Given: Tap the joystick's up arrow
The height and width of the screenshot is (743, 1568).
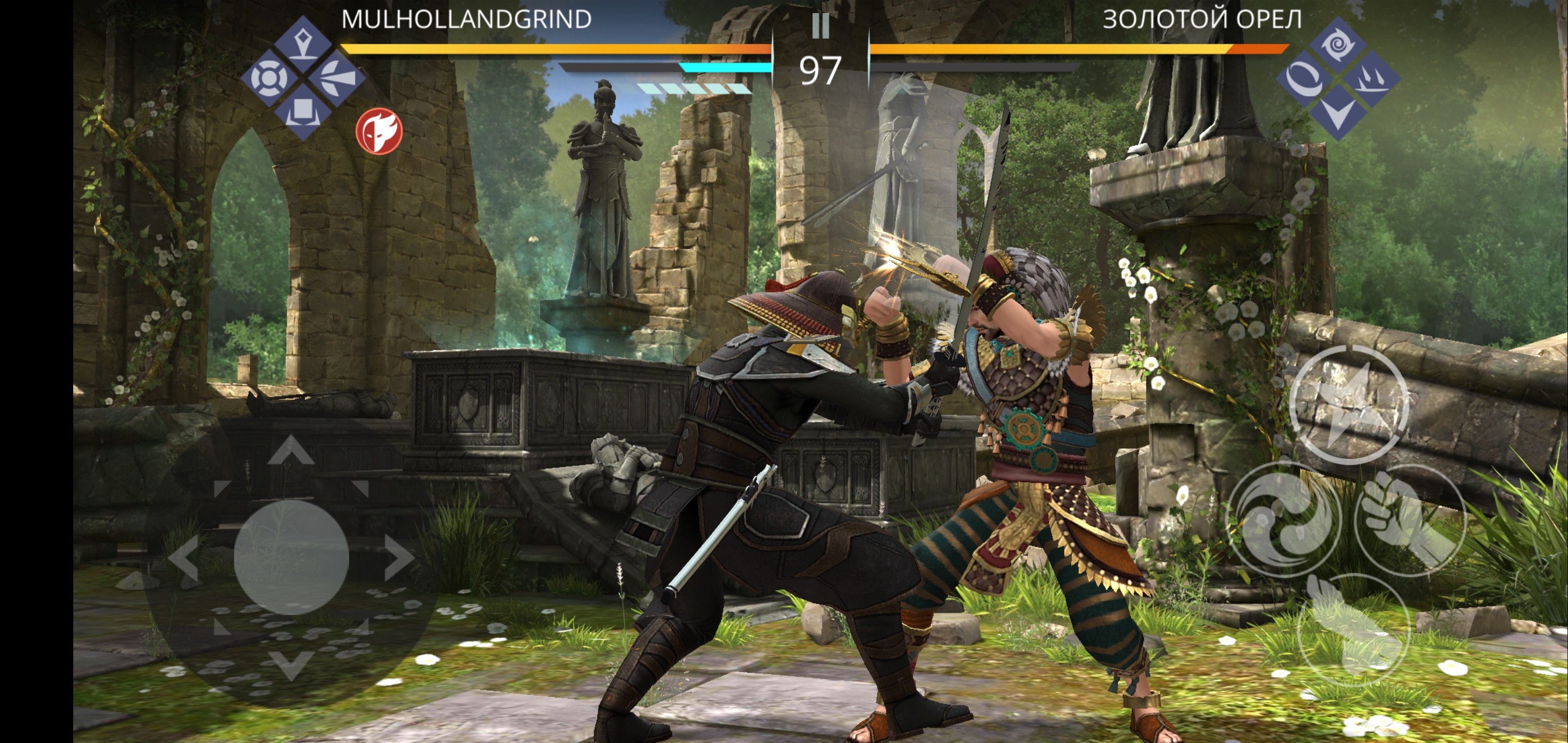Looking at the screenshot, I should coord(291,450).
